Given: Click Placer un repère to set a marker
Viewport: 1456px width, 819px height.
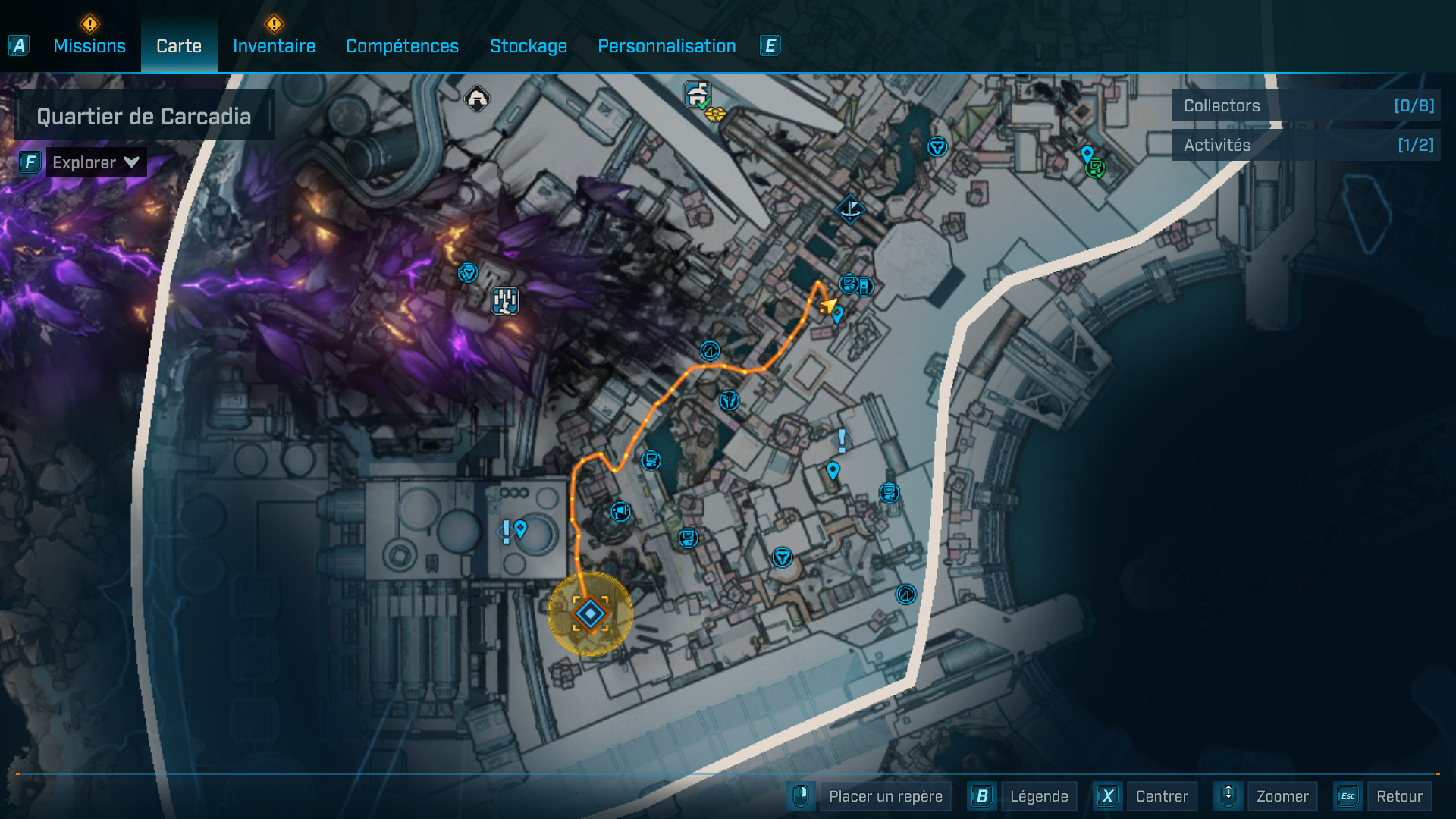Looking at the screenshot, I should pyautogui.click(x=885, y=796).
